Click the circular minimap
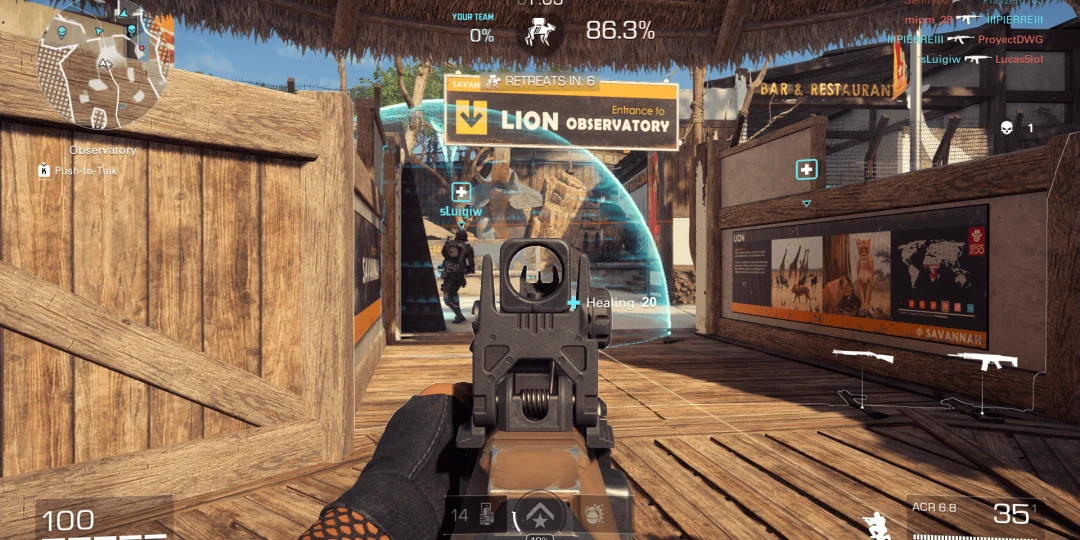Viewport: 1080px width, 540px height. coord(103,68)
